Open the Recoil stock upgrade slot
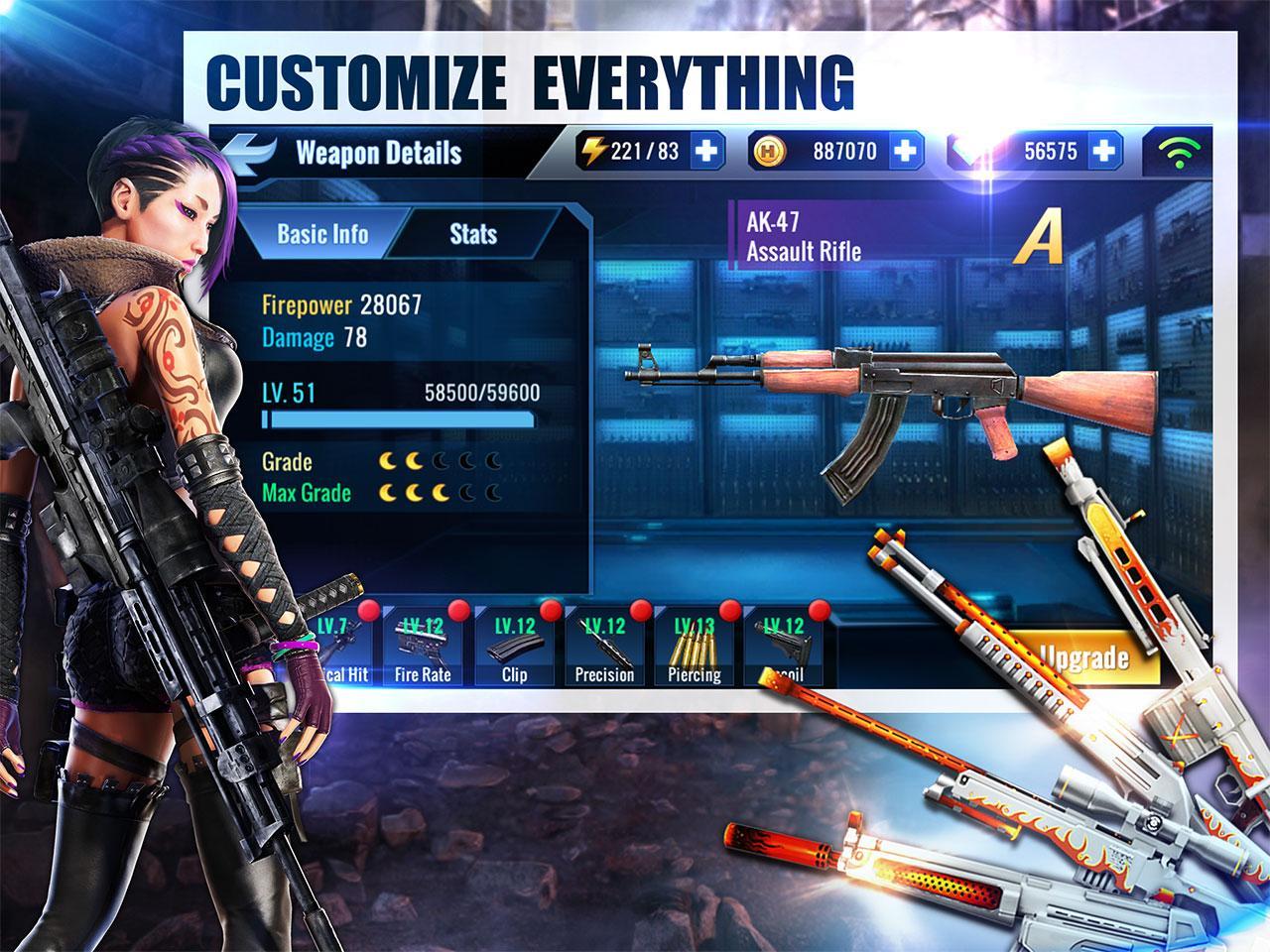This screenshot has width=1270, height=952. pyautogui.click(x=784, y=648)
